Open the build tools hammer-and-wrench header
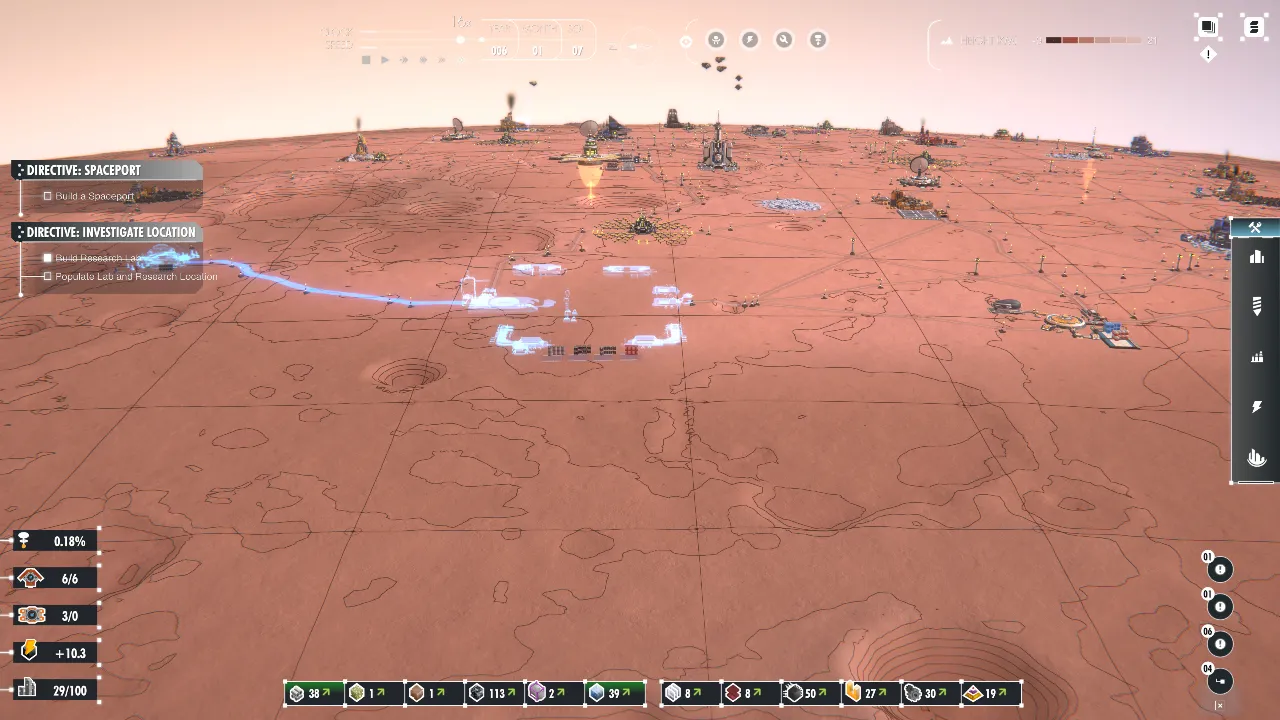1280x720 pixels. pyautogui.click(x=1255, y=228)
